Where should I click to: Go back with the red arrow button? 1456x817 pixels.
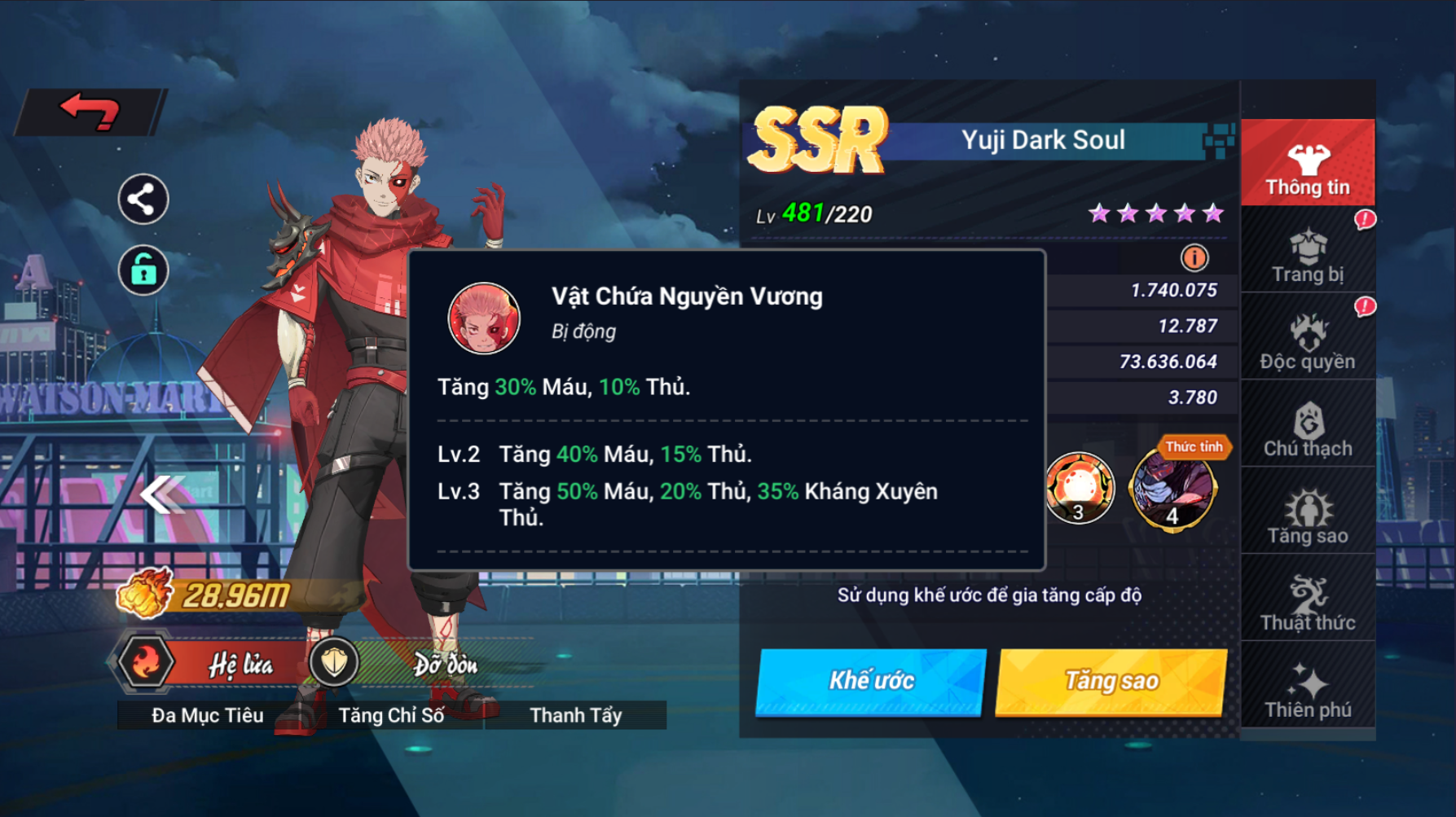pos(90,112)
